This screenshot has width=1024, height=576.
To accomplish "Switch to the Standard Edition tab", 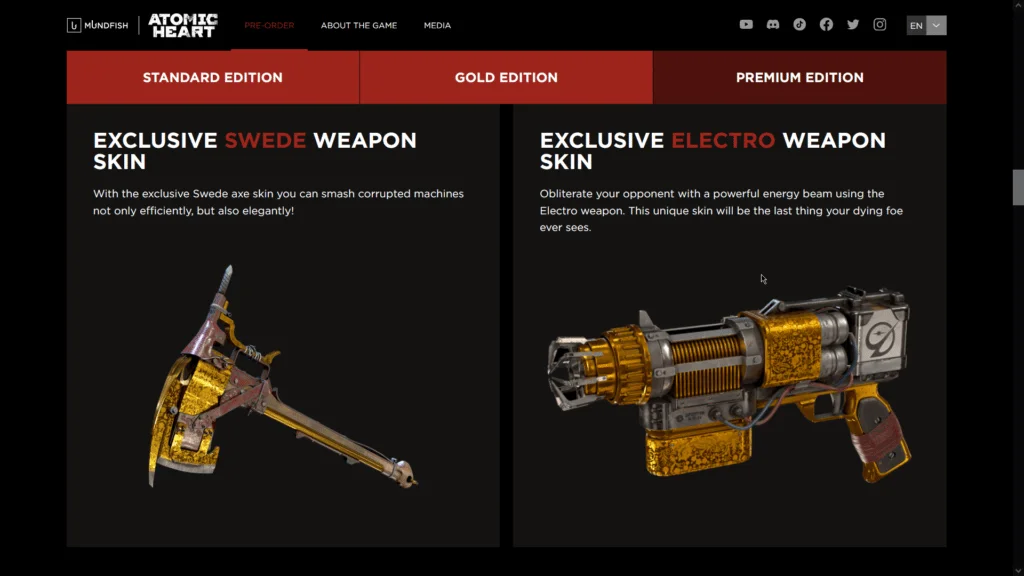I will pyautogui.click(x=213, y=77).
